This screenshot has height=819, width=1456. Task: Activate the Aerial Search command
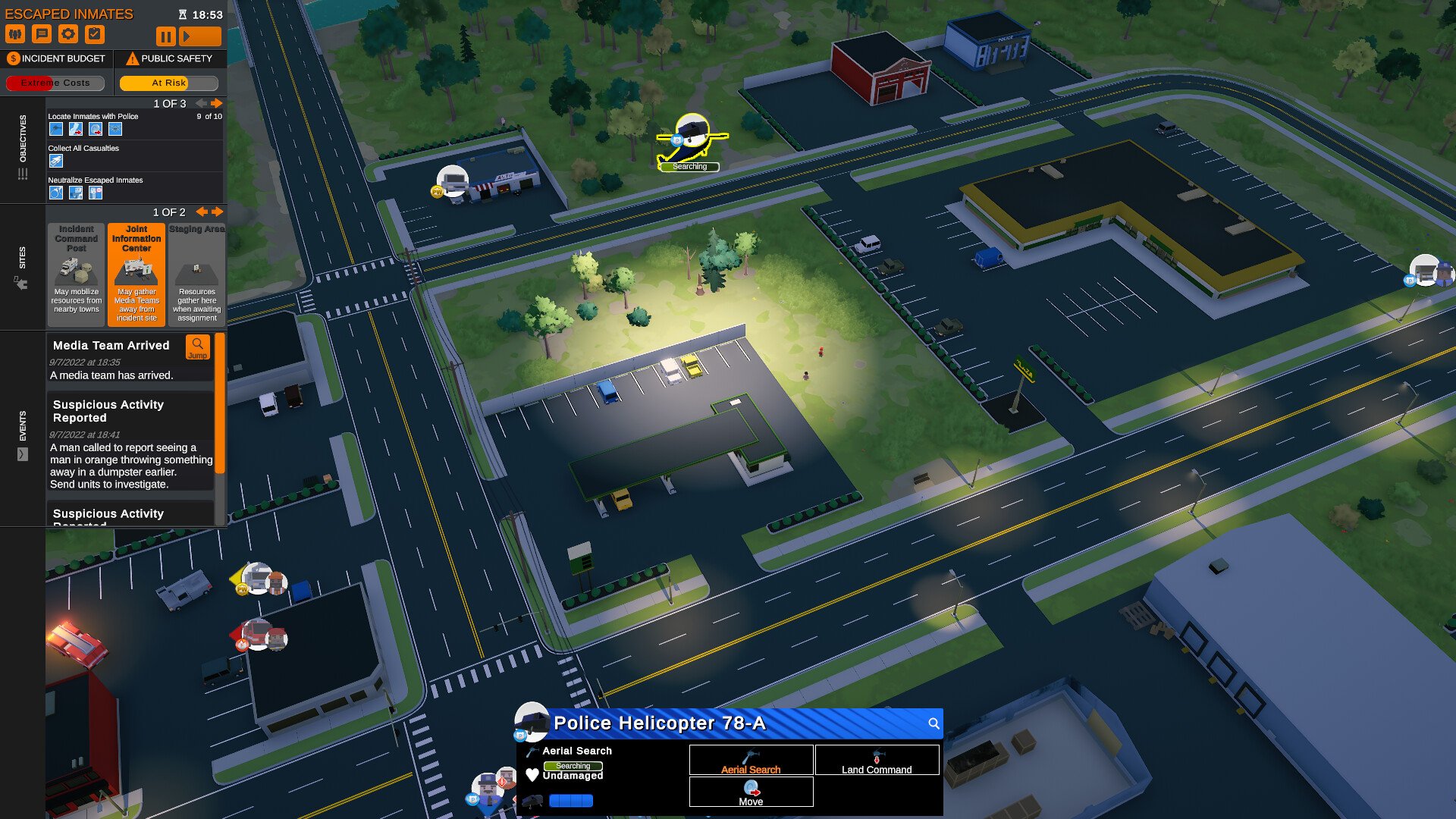click(751, 760)
